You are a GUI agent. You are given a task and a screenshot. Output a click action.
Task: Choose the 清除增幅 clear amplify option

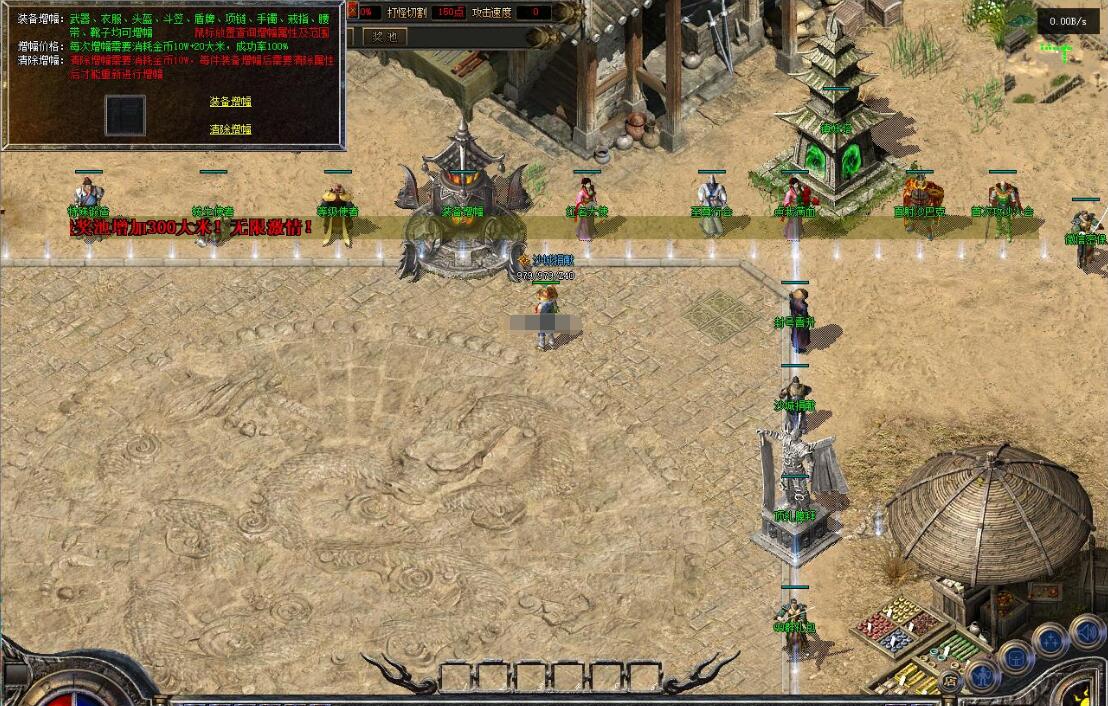click(x=230, y=130)
